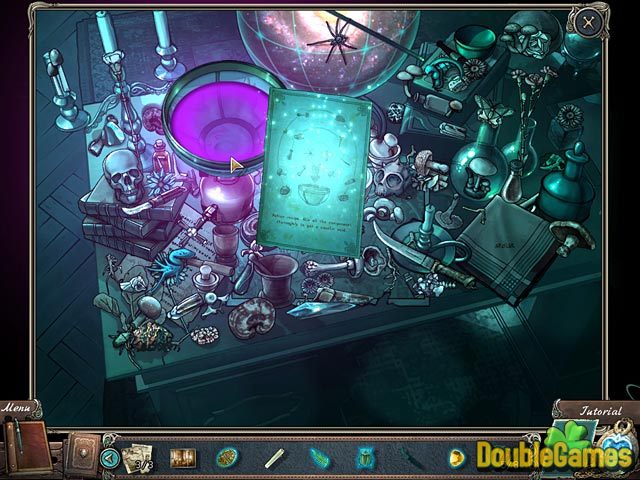The width and height of the screenshot is (640, 480).
Task: Select the yellow inventory item
Action: (x=456, y=458)
